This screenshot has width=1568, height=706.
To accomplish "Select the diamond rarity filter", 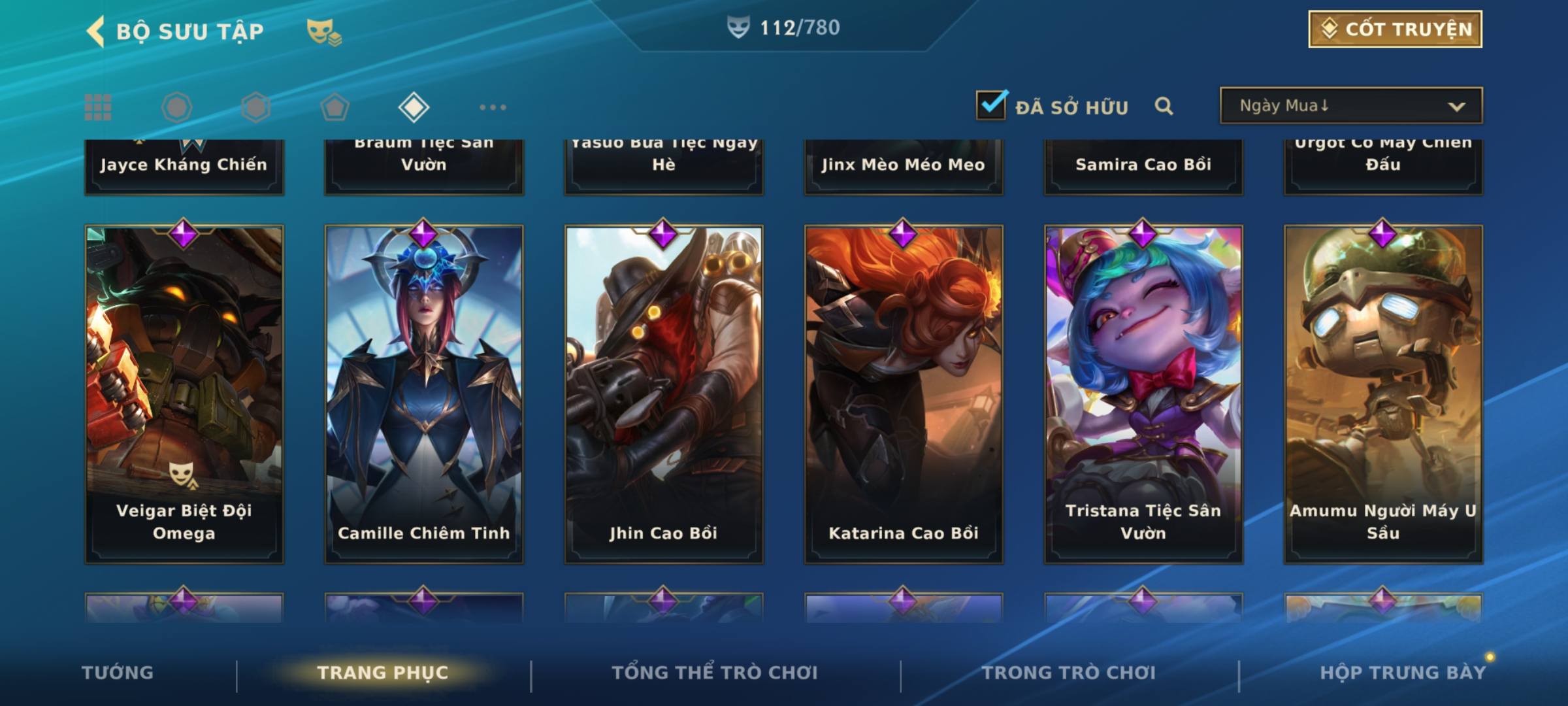I will pos(414,107).
